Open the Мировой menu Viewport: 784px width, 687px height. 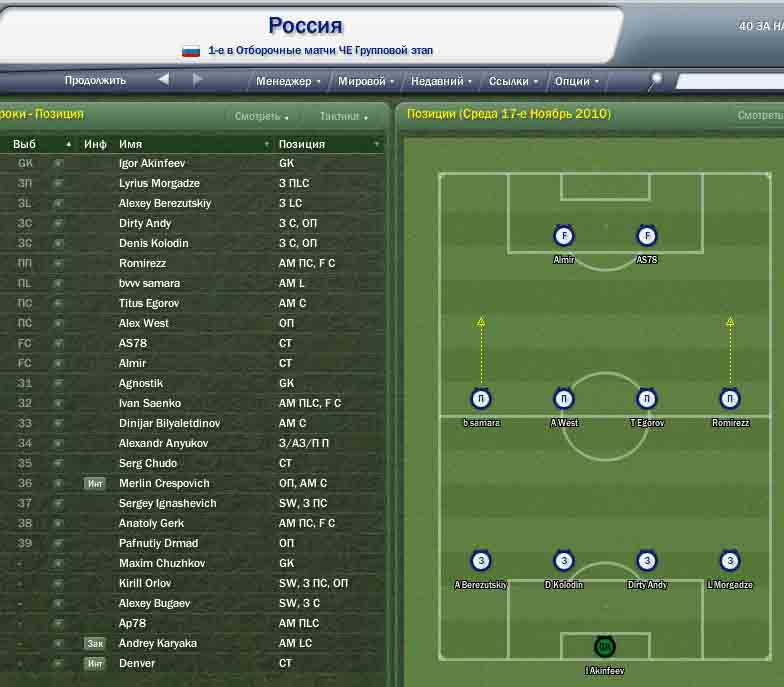[365, 82]
